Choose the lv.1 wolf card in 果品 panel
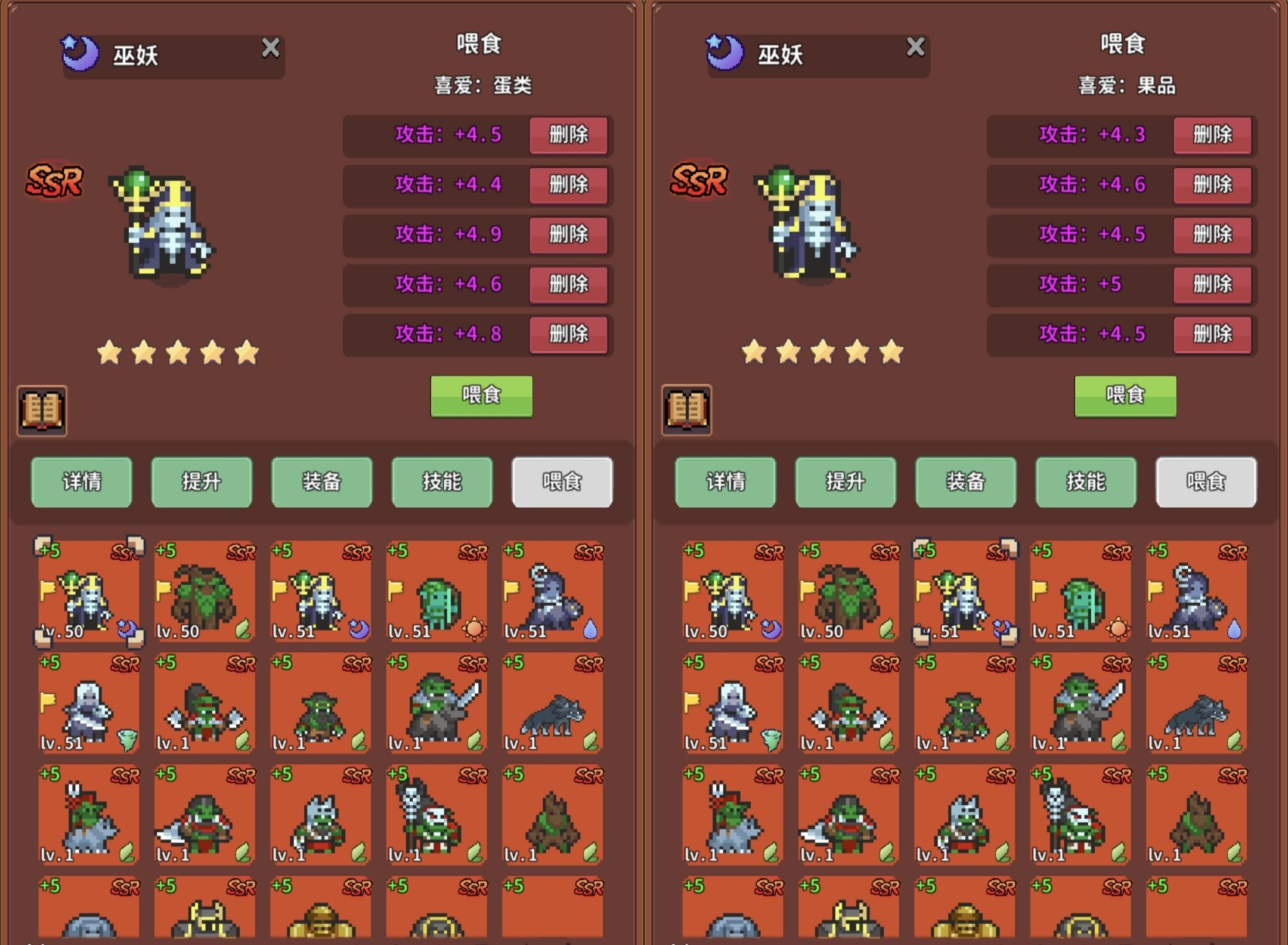The image size is (1288, 945). point(1196,703)
